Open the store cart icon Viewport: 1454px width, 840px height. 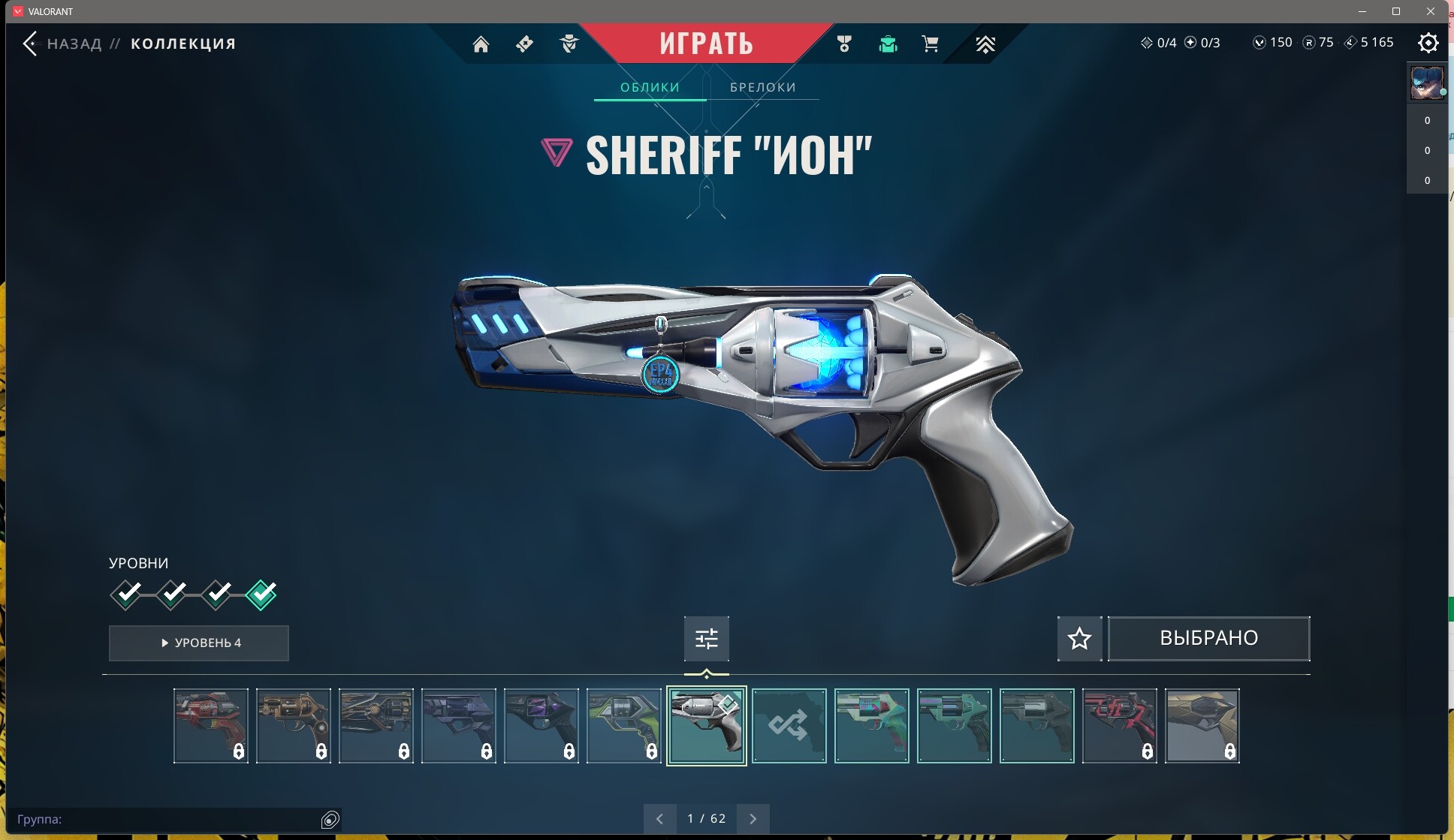point(930,44)
